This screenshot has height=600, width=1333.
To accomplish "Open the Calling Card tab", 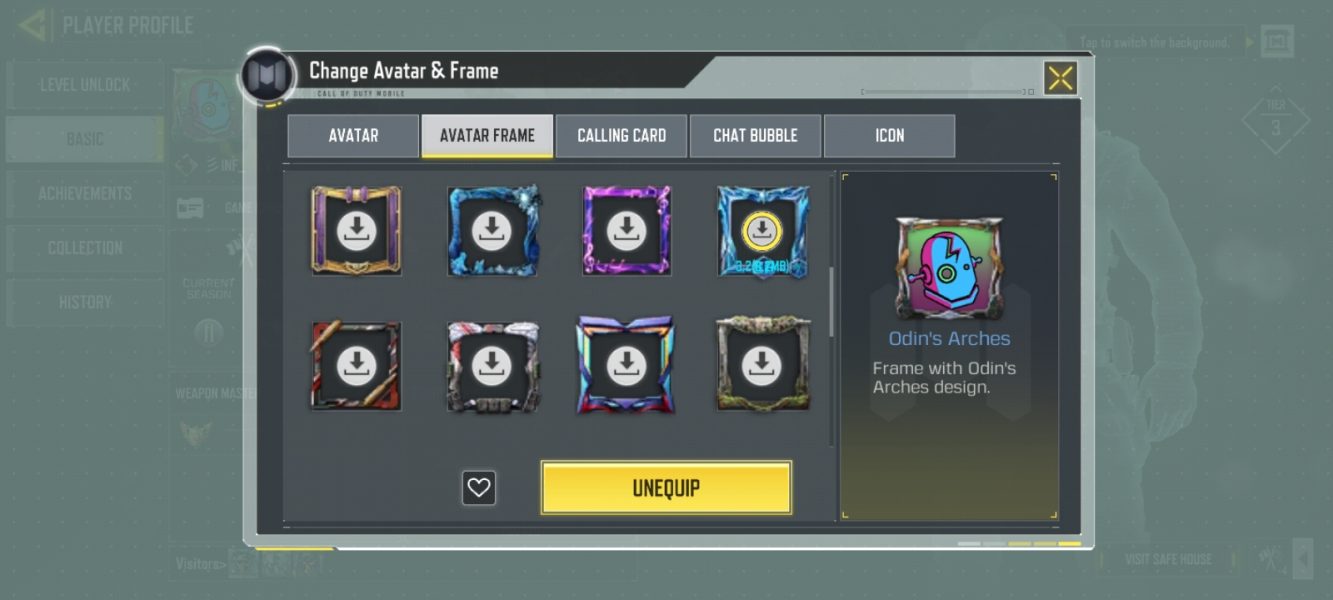I will pyautogui.click(x=621, y=136).
